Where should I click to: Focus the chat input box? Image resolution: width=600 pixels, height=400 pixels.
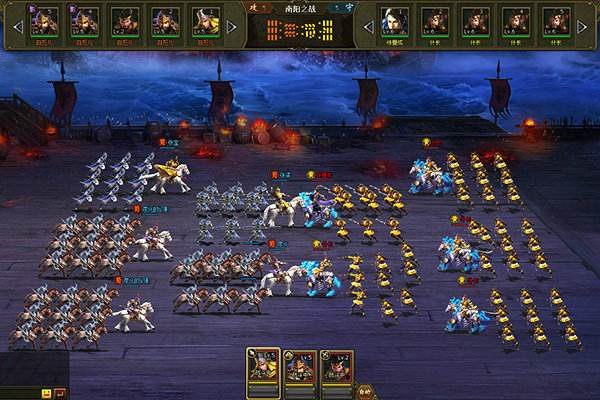tap(20, 393)
